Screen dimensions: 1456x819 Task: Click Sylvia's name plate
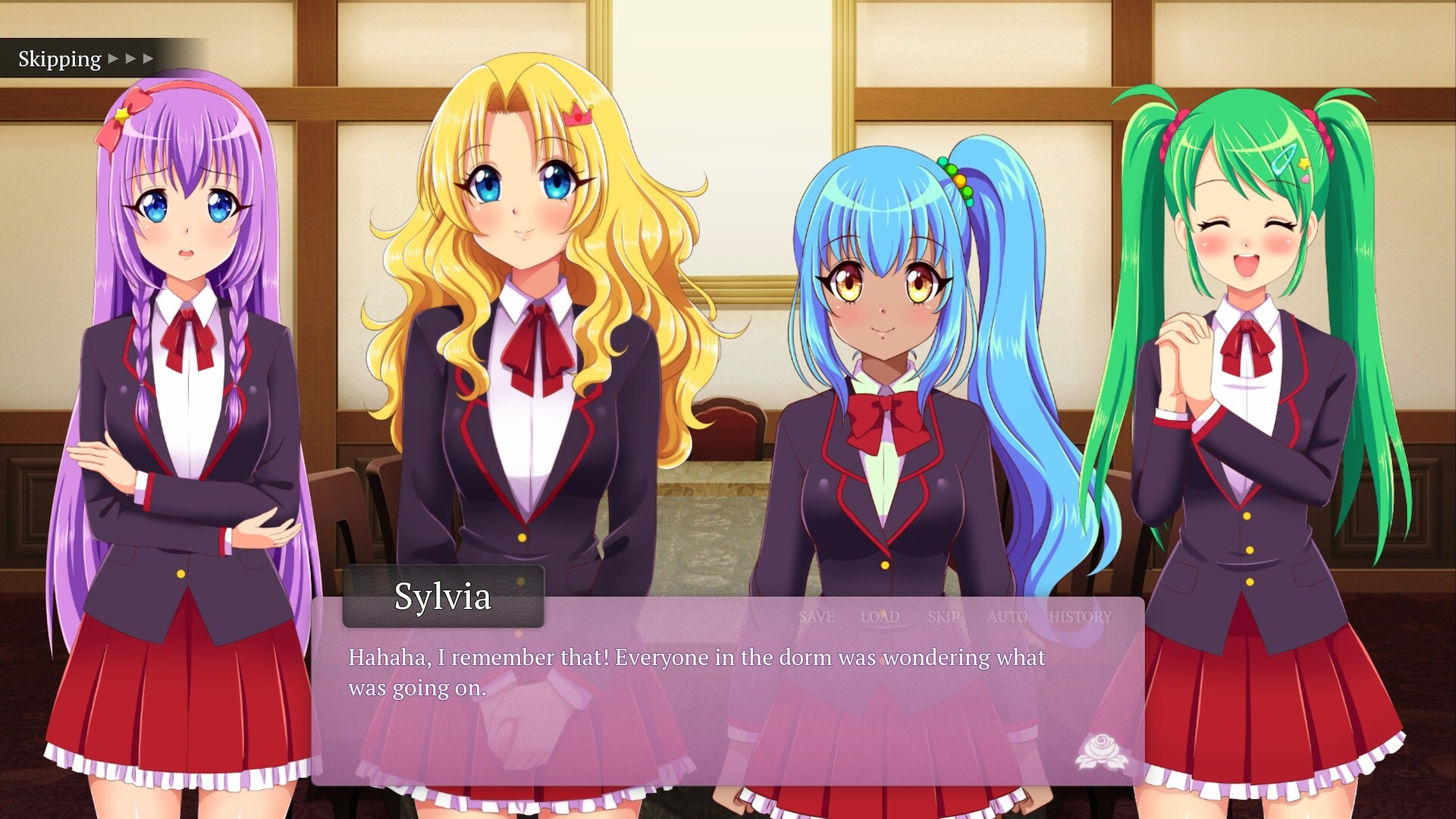[x=443, y=598]
